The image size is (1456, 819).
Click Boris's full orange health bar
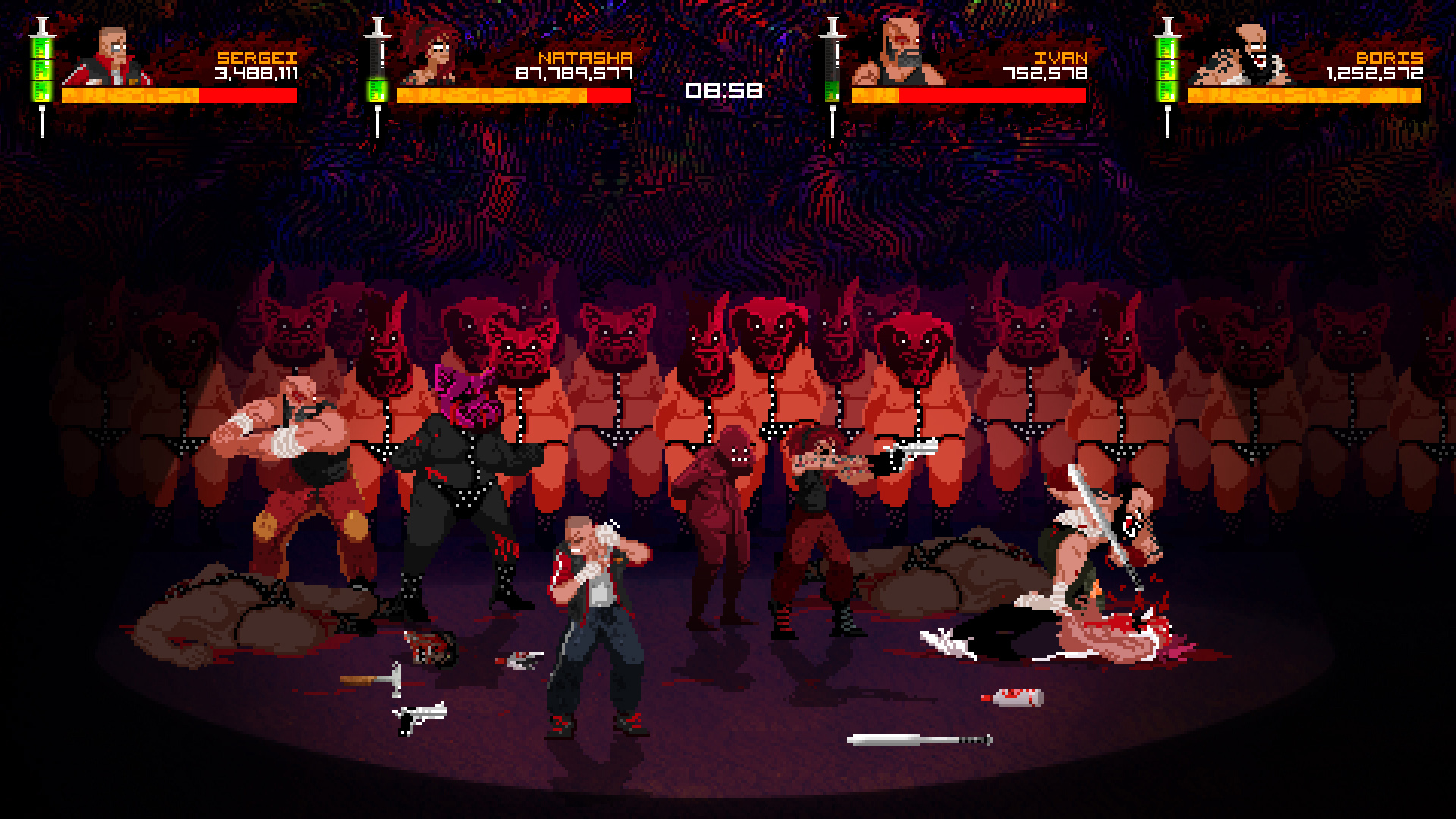point(1304,97)
